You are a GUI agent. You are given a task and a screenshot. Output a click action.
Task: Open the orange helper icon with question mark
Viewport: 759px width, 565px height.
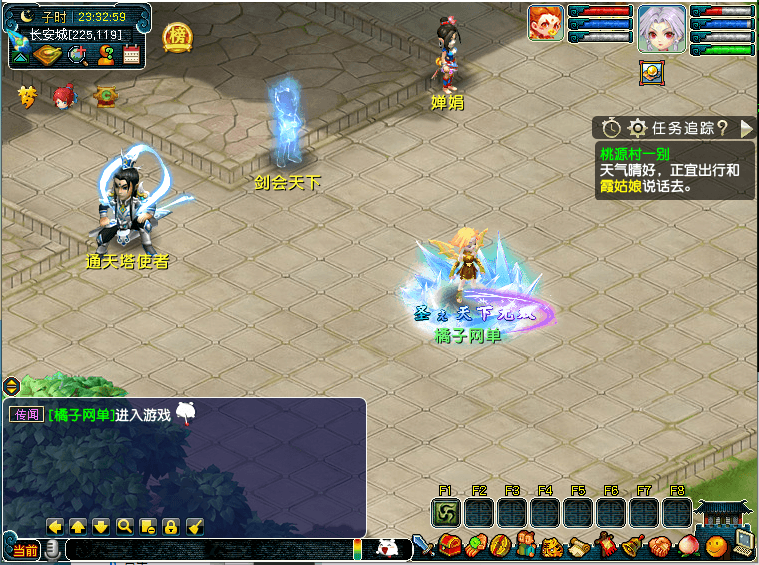(105, 54)
